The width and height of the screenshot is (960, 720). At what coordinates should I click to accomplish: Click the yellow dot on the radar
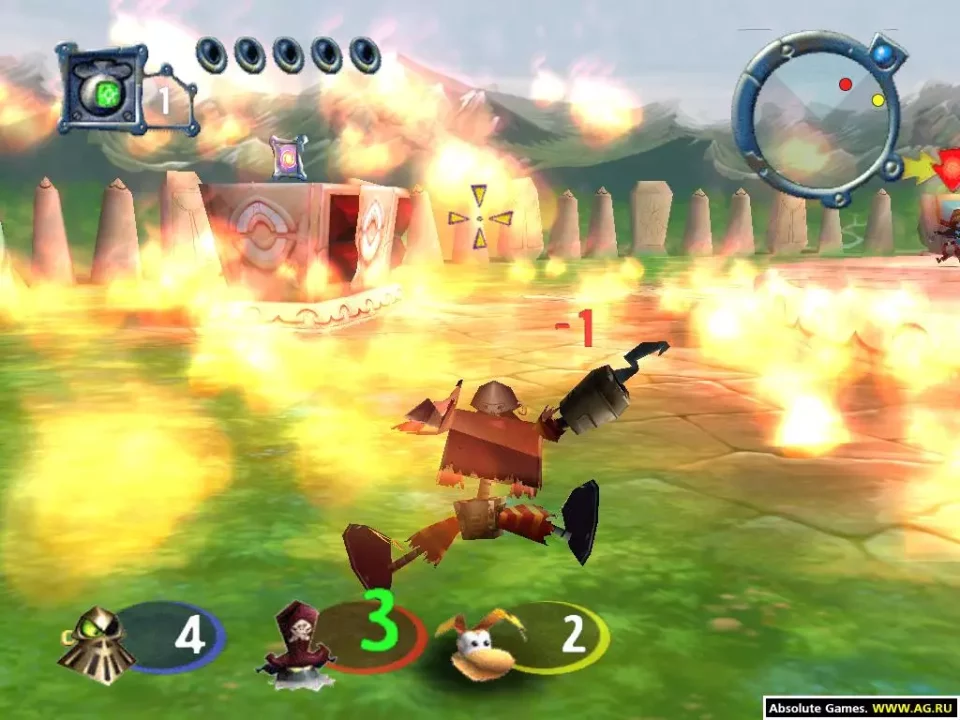[878, 100]
